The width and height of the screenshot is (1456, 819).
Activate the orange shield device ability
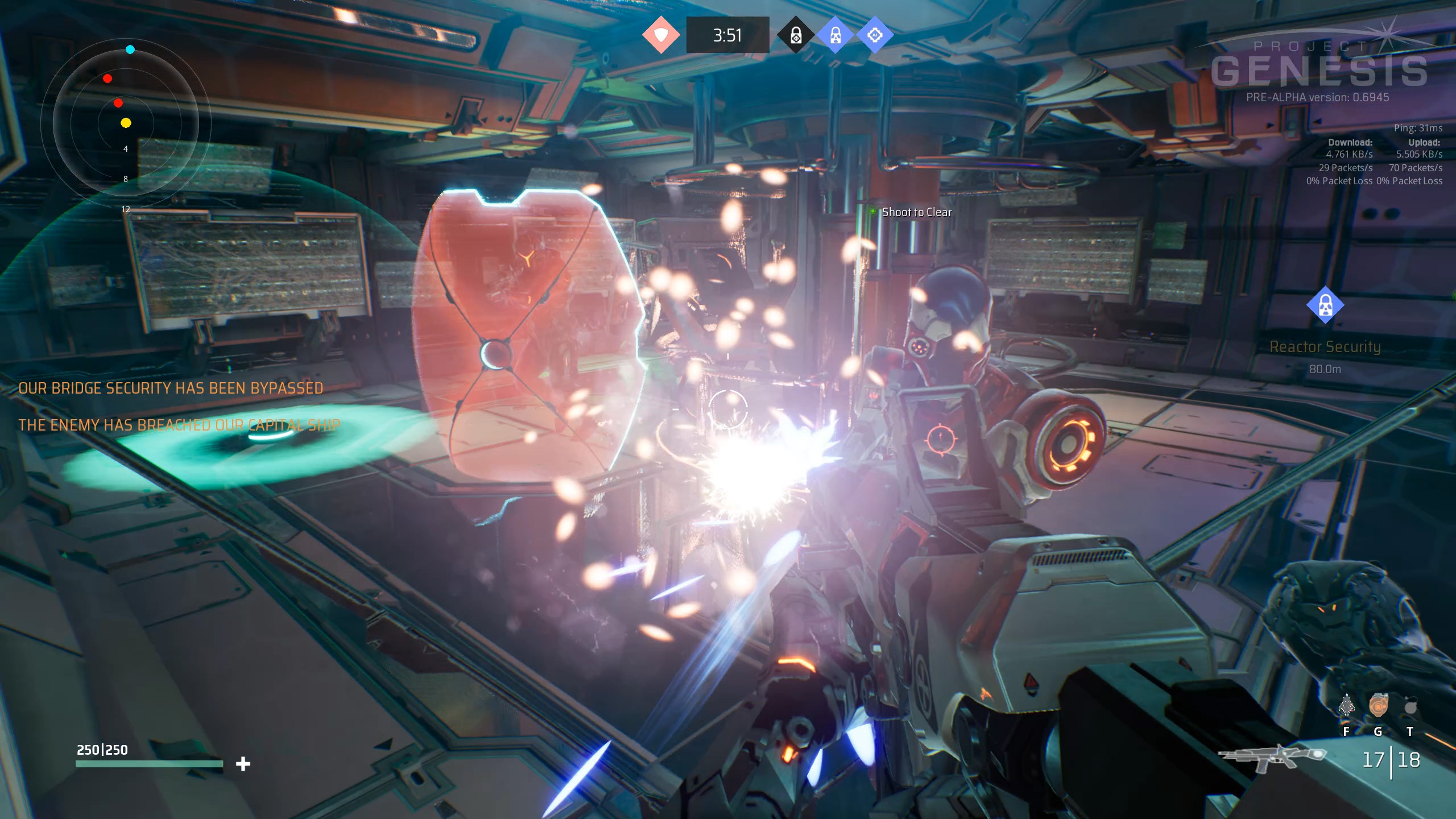pyautogui.click(x=1378, y=706)
